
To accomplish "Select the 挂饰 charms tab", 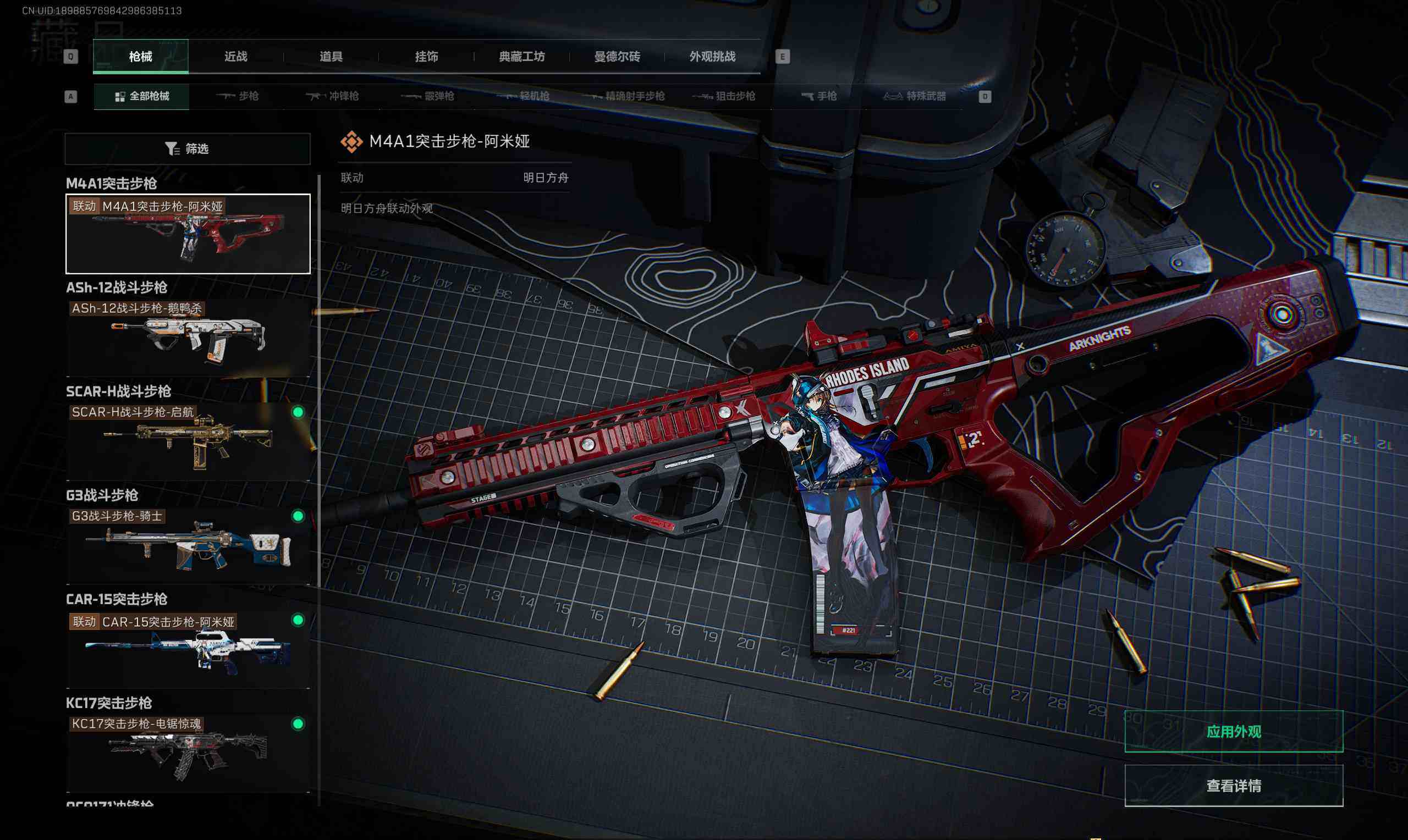I will pyautogui.click(x=426, y=57).
